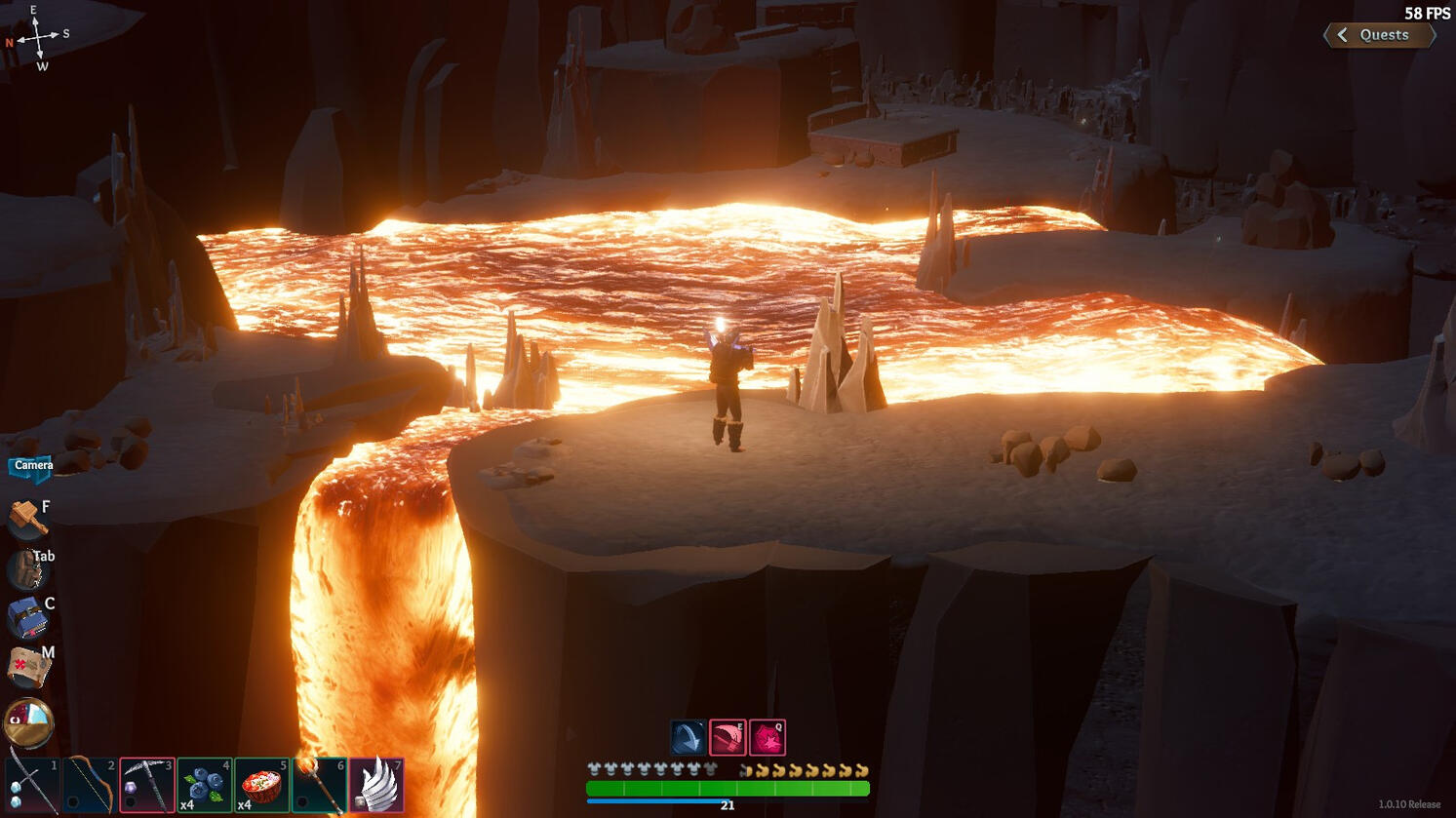
Task: Open the construction hammer bound to F
Action: tap(24, 519)
